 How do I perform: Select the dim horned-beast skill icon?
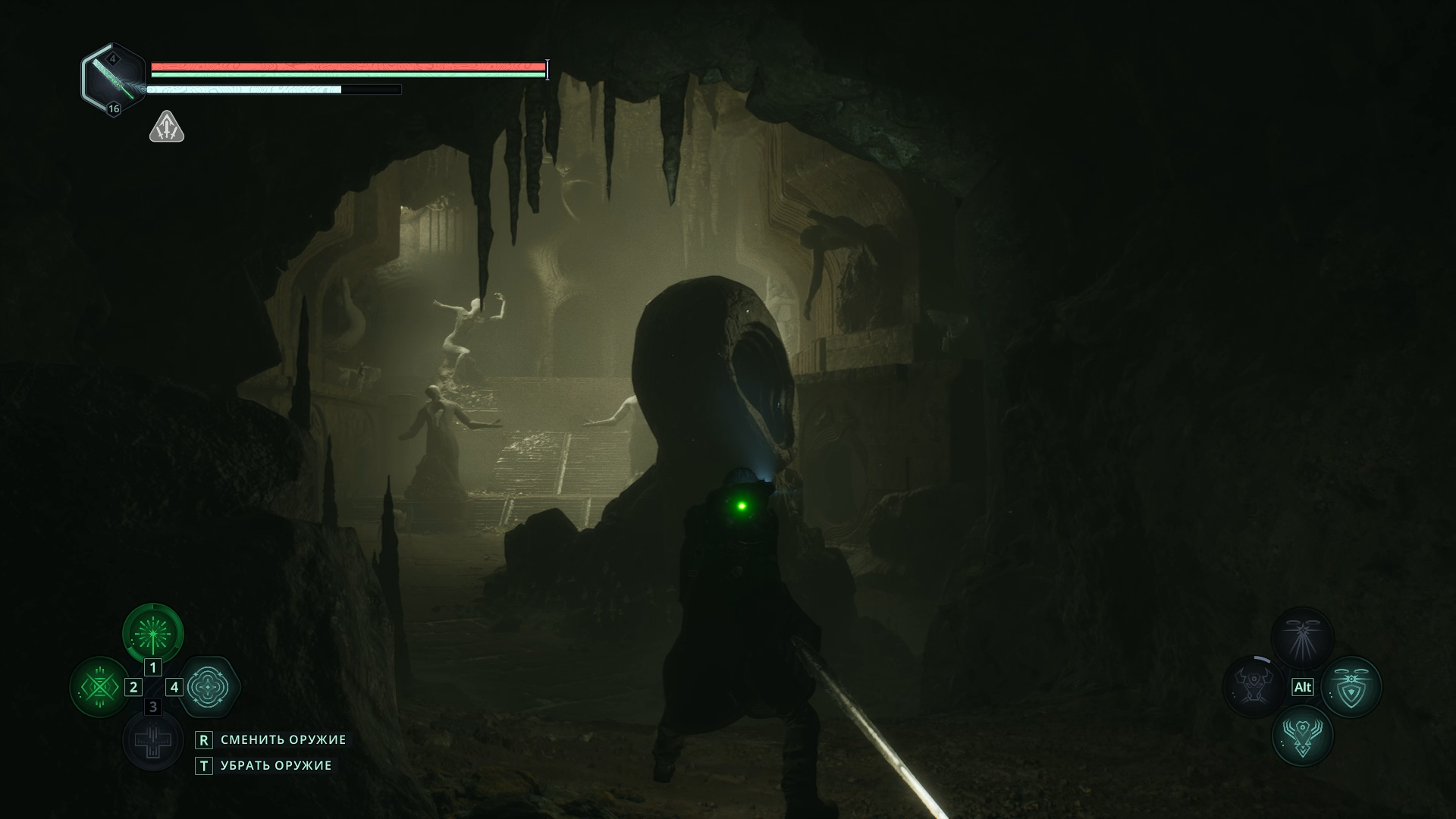(1253, 687)
